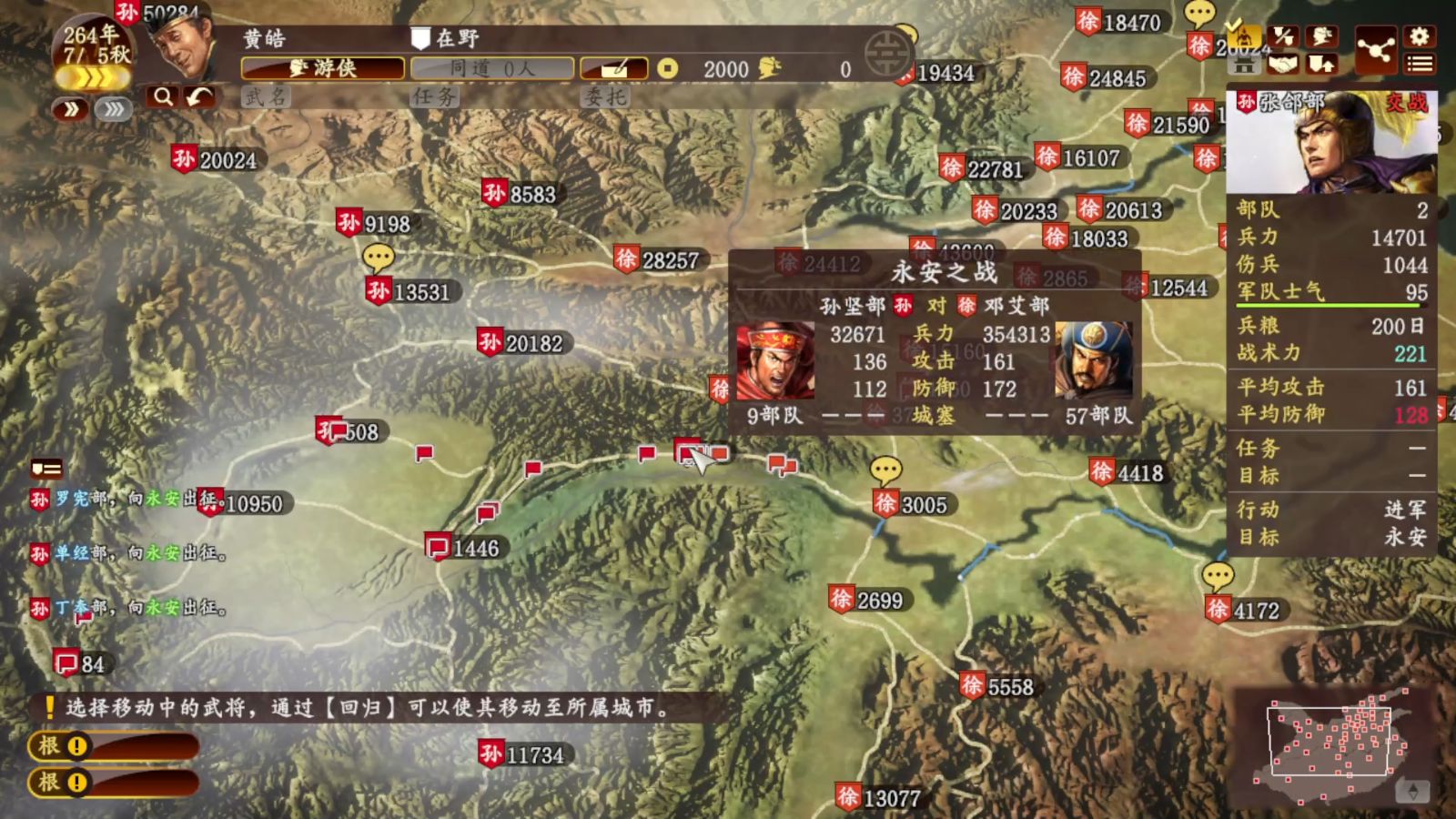Open the list menu icon
The height and width of the screenshot is (819, 1456).
[x=1420, y=64]
